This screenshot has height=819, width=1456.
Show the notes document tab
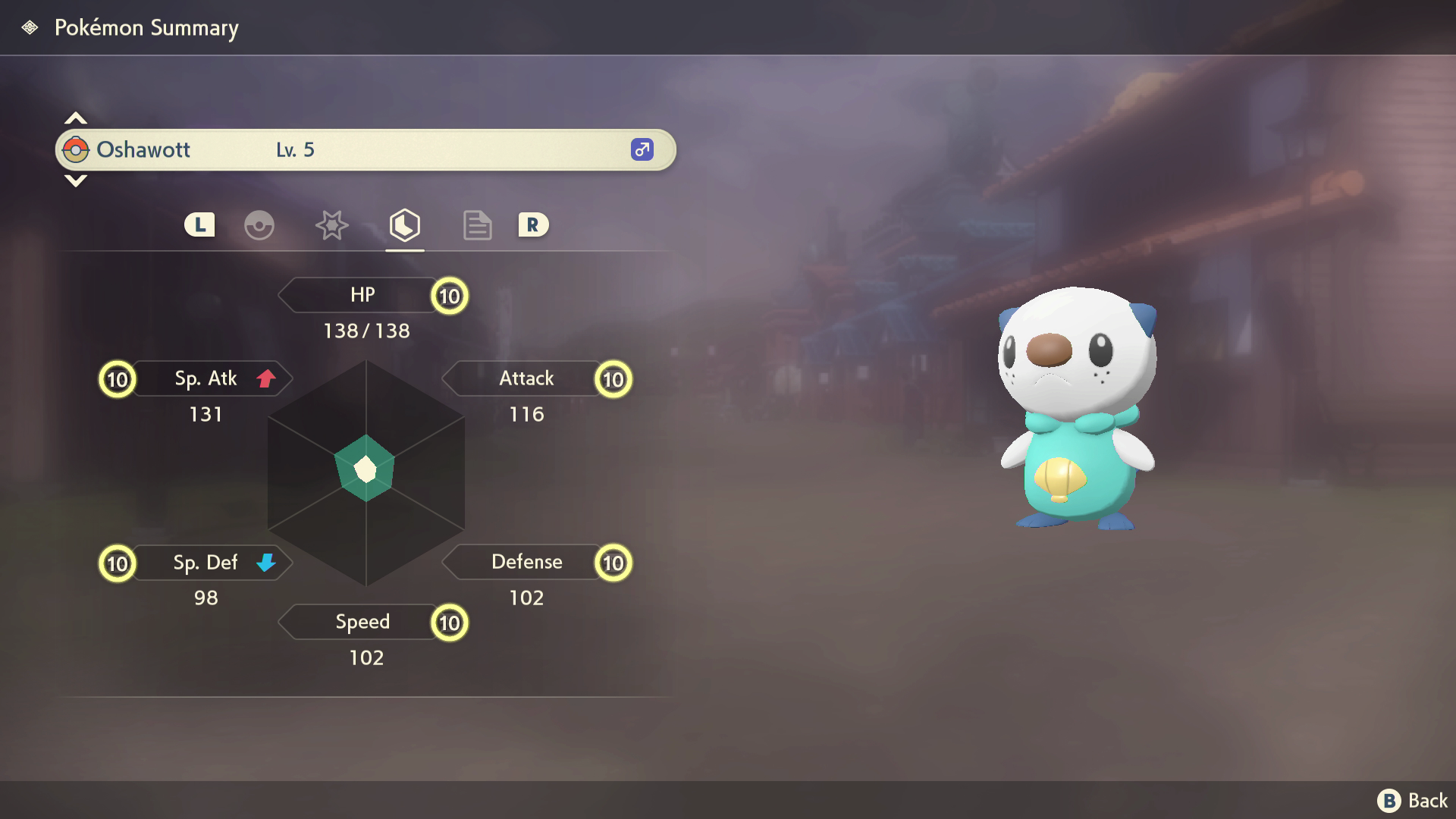[x=477, y=225]
